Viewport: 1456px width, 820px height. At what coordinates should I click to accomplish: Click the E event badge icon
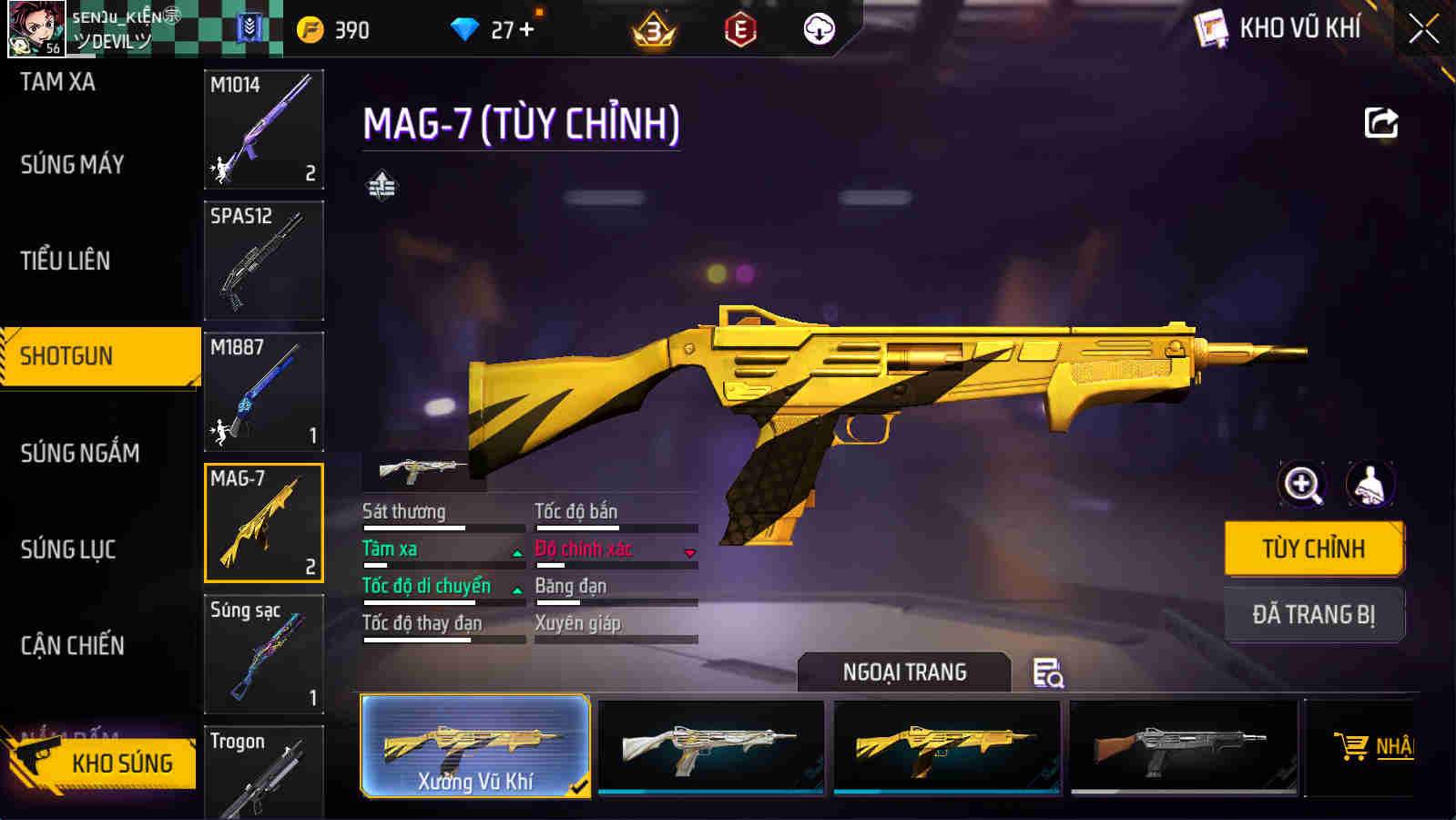[740, 28]
